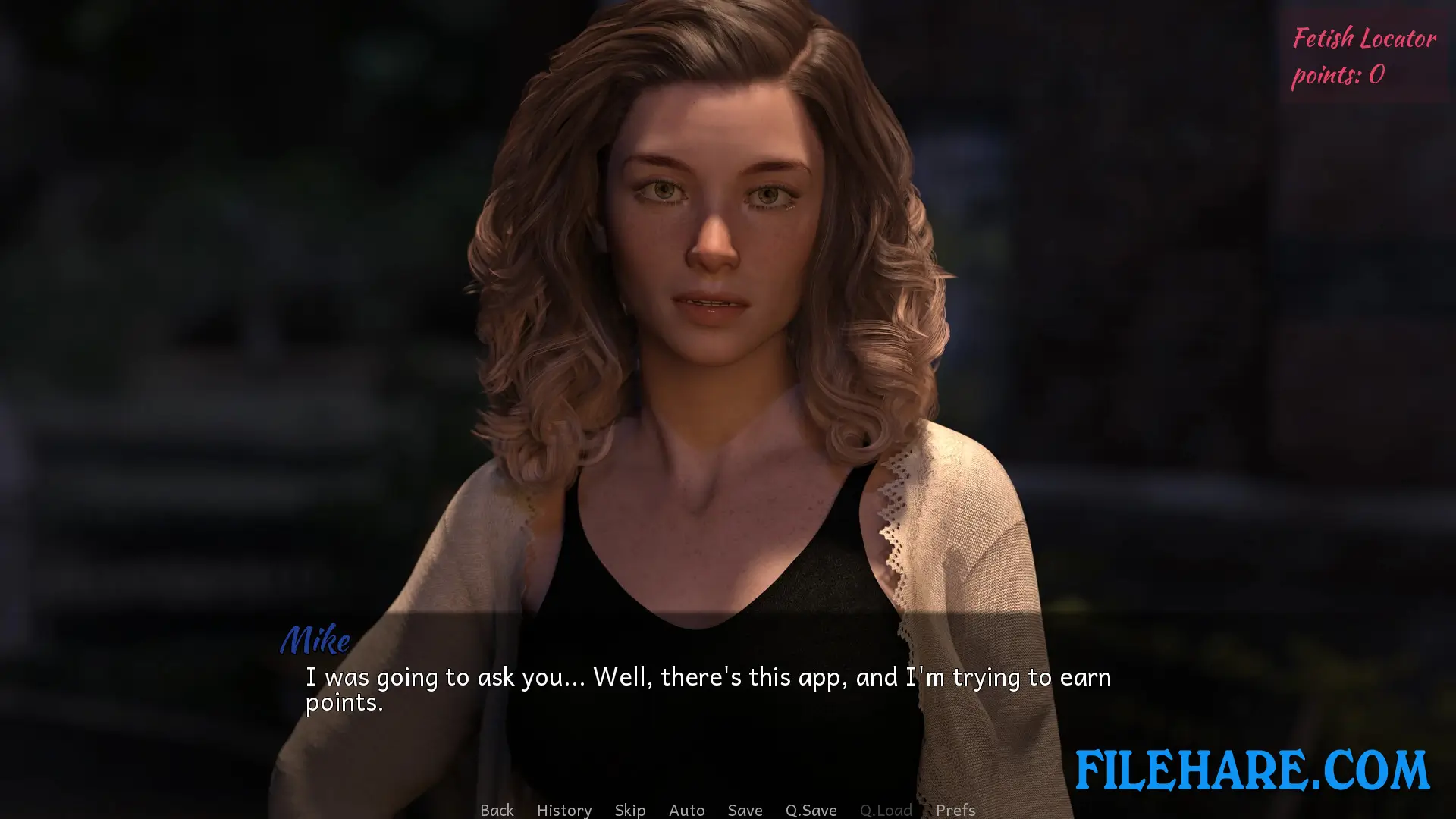Viewport: 1456px width, 819px height.
Task: Open the Save game screen
Action: [745, 810]
